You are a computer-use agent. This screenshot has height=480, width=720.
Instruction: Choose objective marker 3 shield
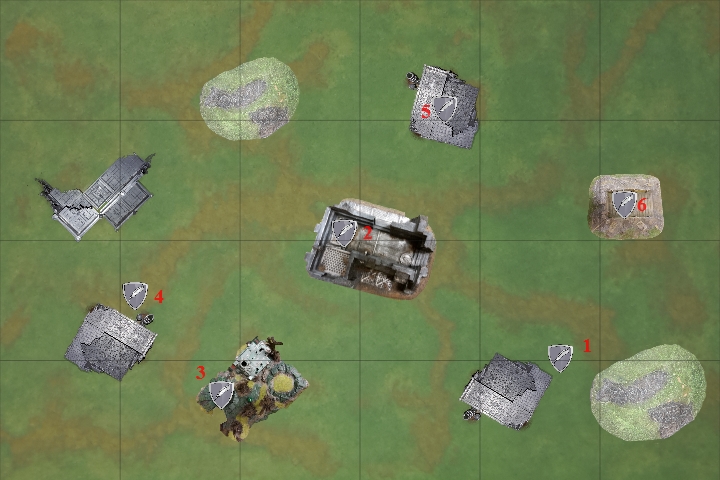point(221,394)
